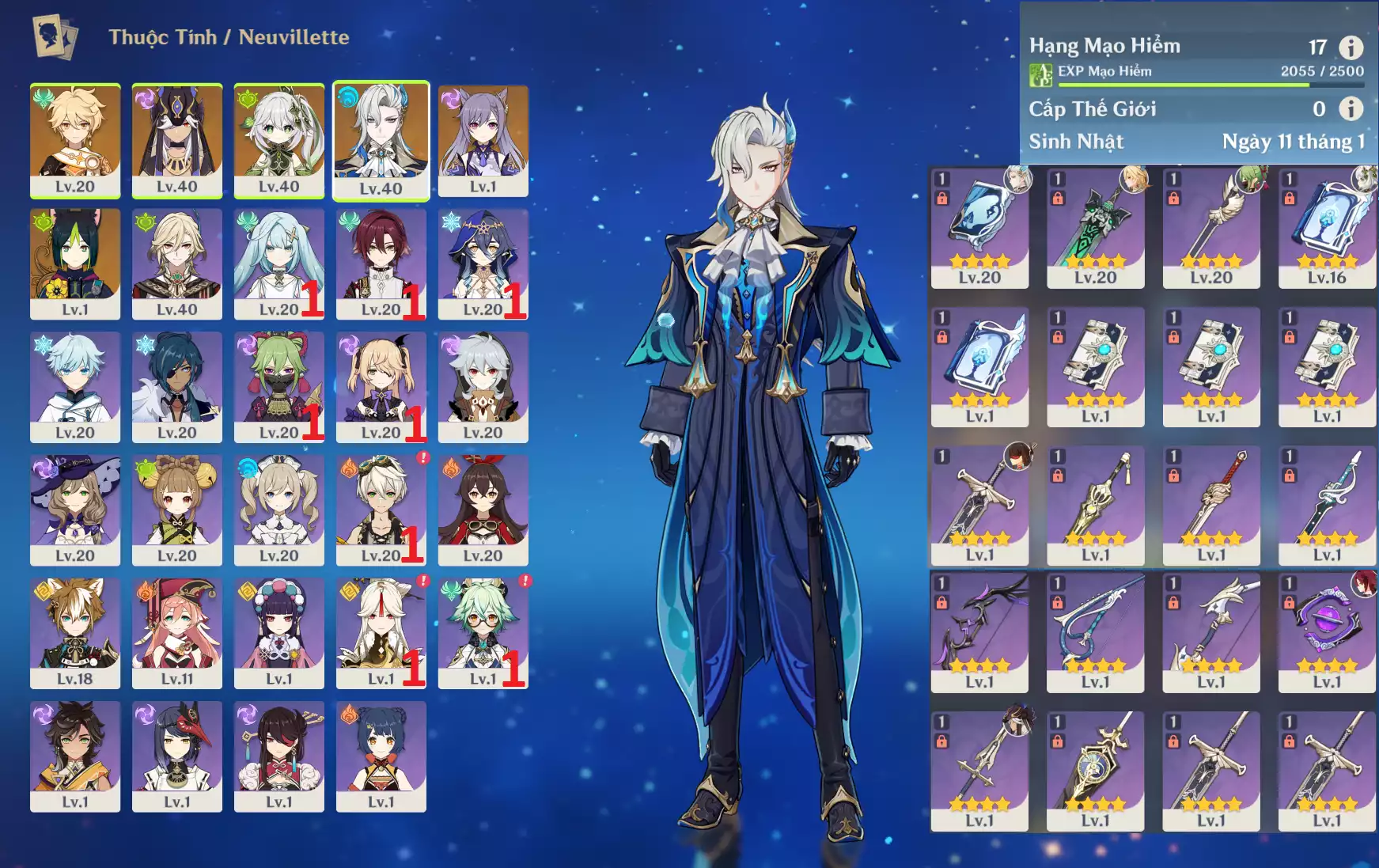Choose Lisa's portrait with the witch hat
The width and height of the screenshot is (1379, 868).
(x=75, y=509)
